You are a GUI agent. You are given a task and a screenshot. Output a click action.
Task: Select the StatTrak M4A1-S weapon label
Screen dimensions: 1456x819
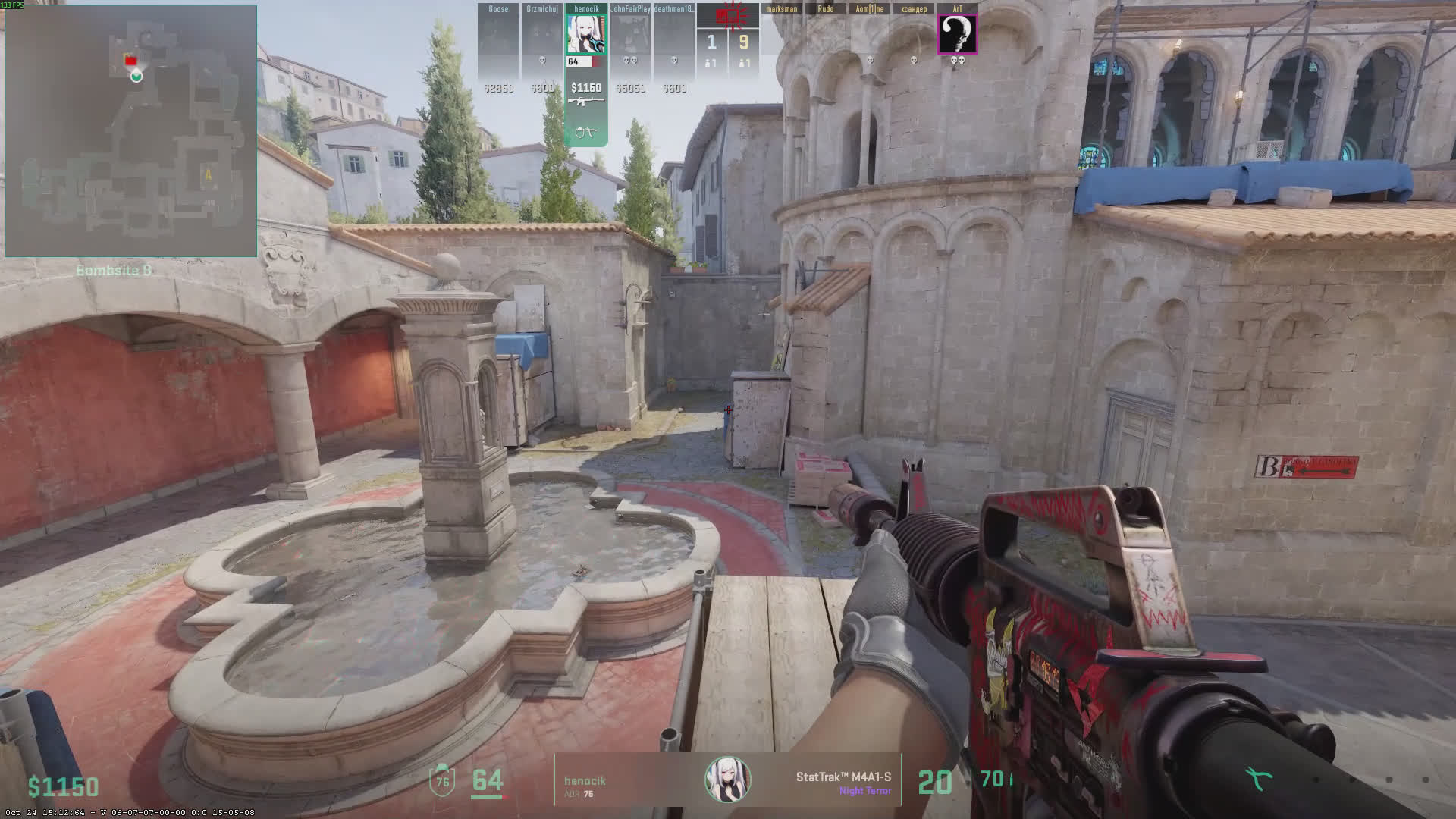[x=843, y=777]
